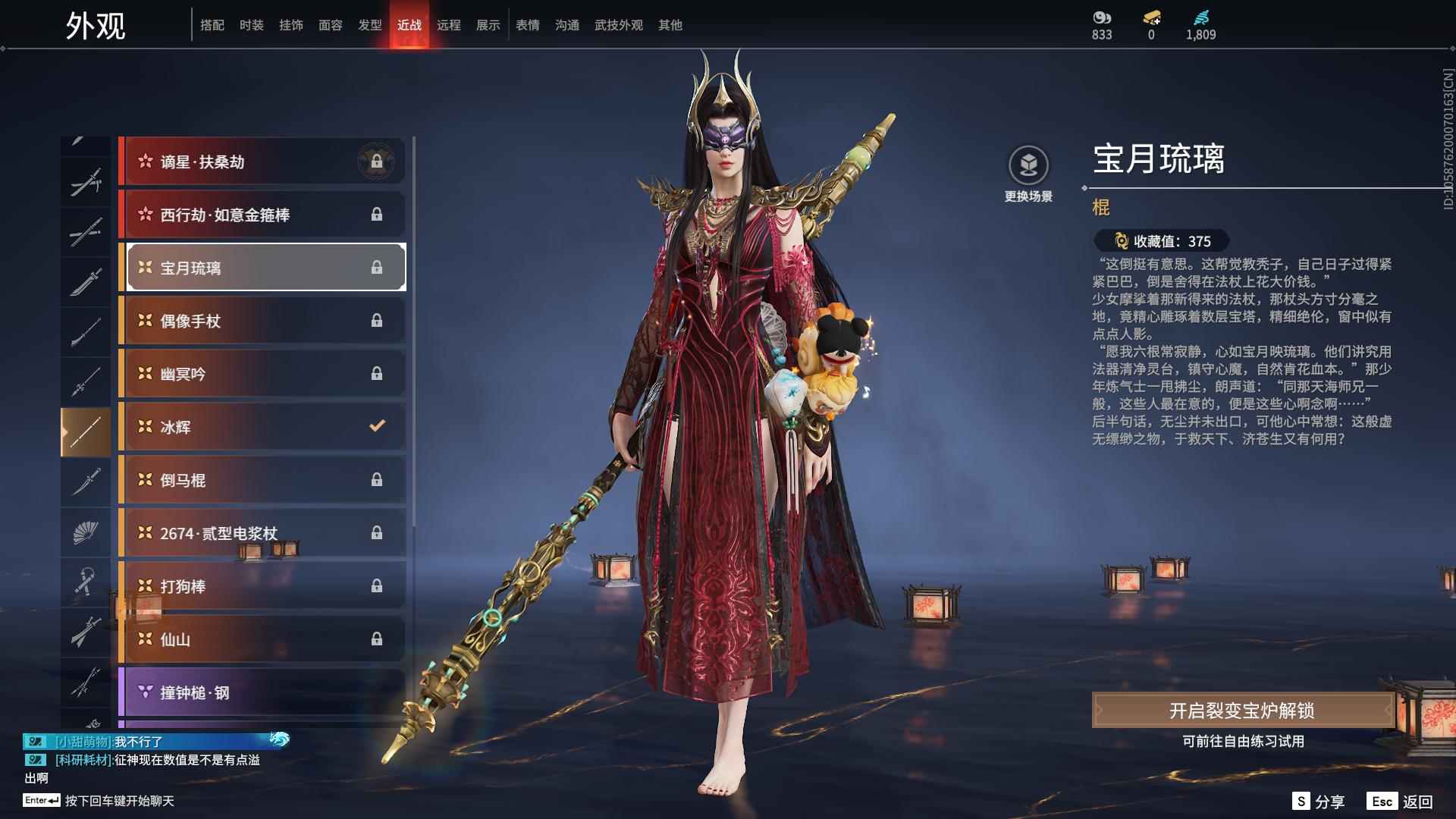Switch to the 远程 tab
1456x819 pixels.
click(450, 24)
